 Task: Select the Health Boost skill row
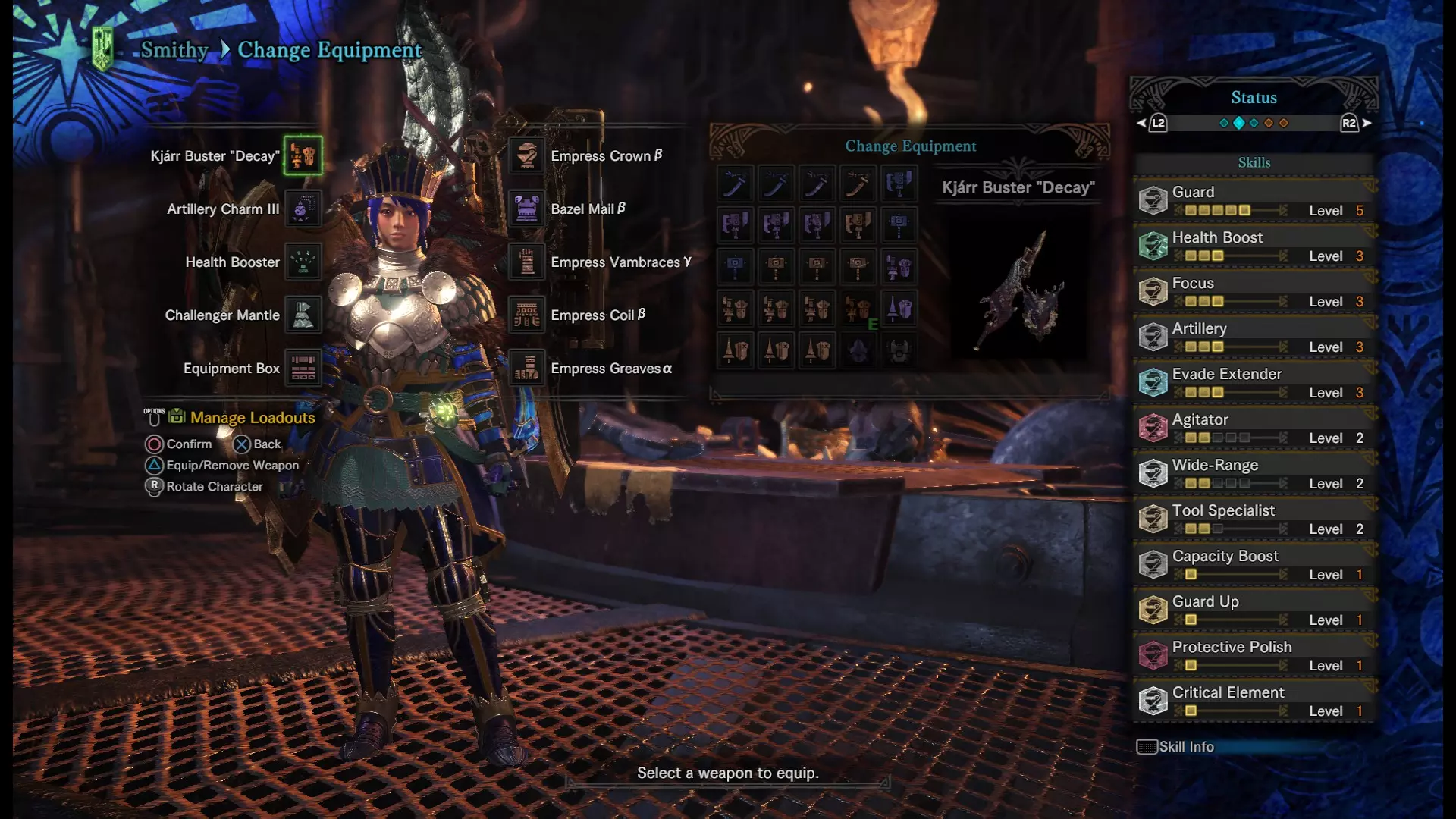1254,246
